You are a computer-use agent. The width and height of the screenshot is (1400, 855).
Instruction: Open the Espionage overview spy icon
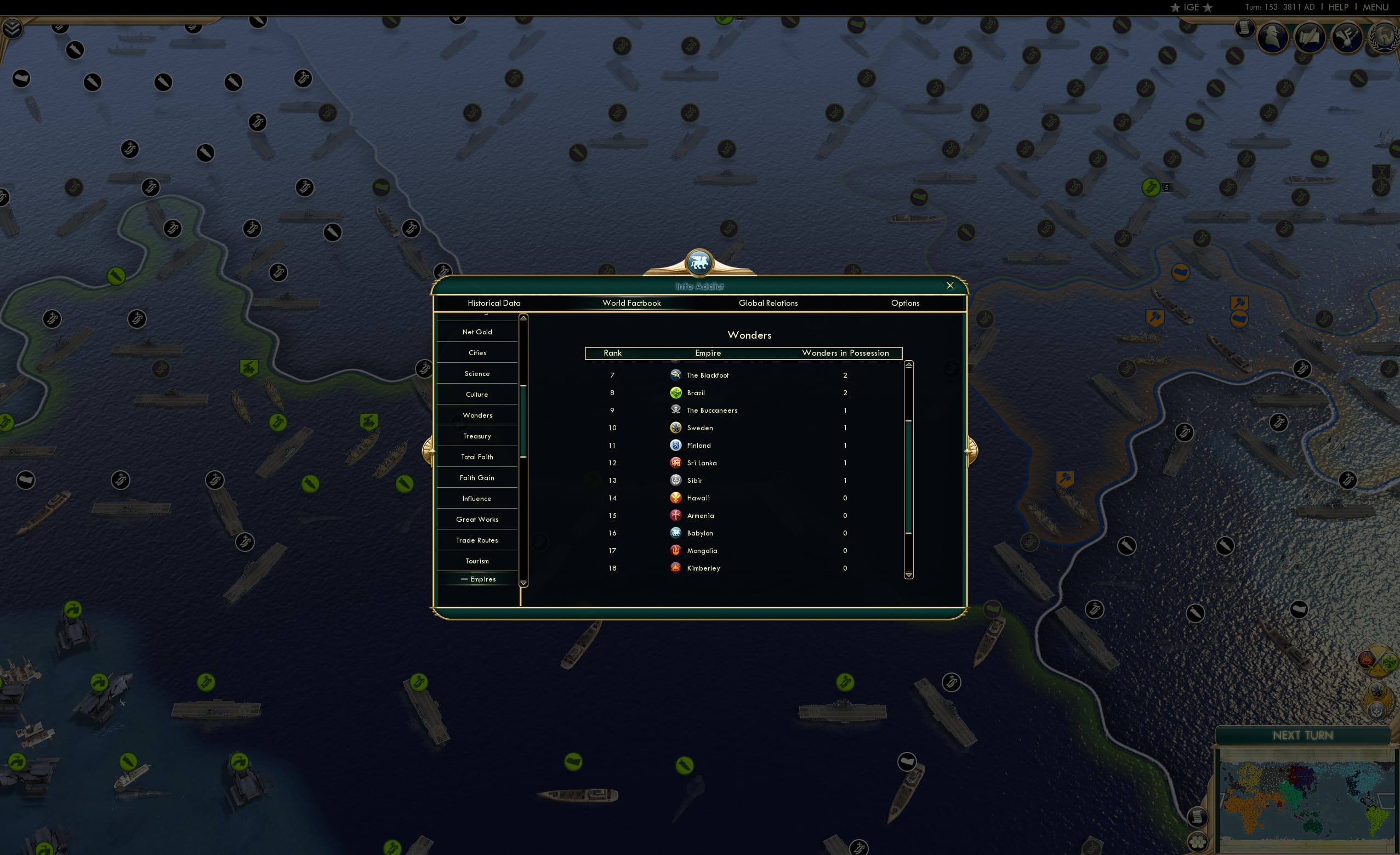point(1273,37)
